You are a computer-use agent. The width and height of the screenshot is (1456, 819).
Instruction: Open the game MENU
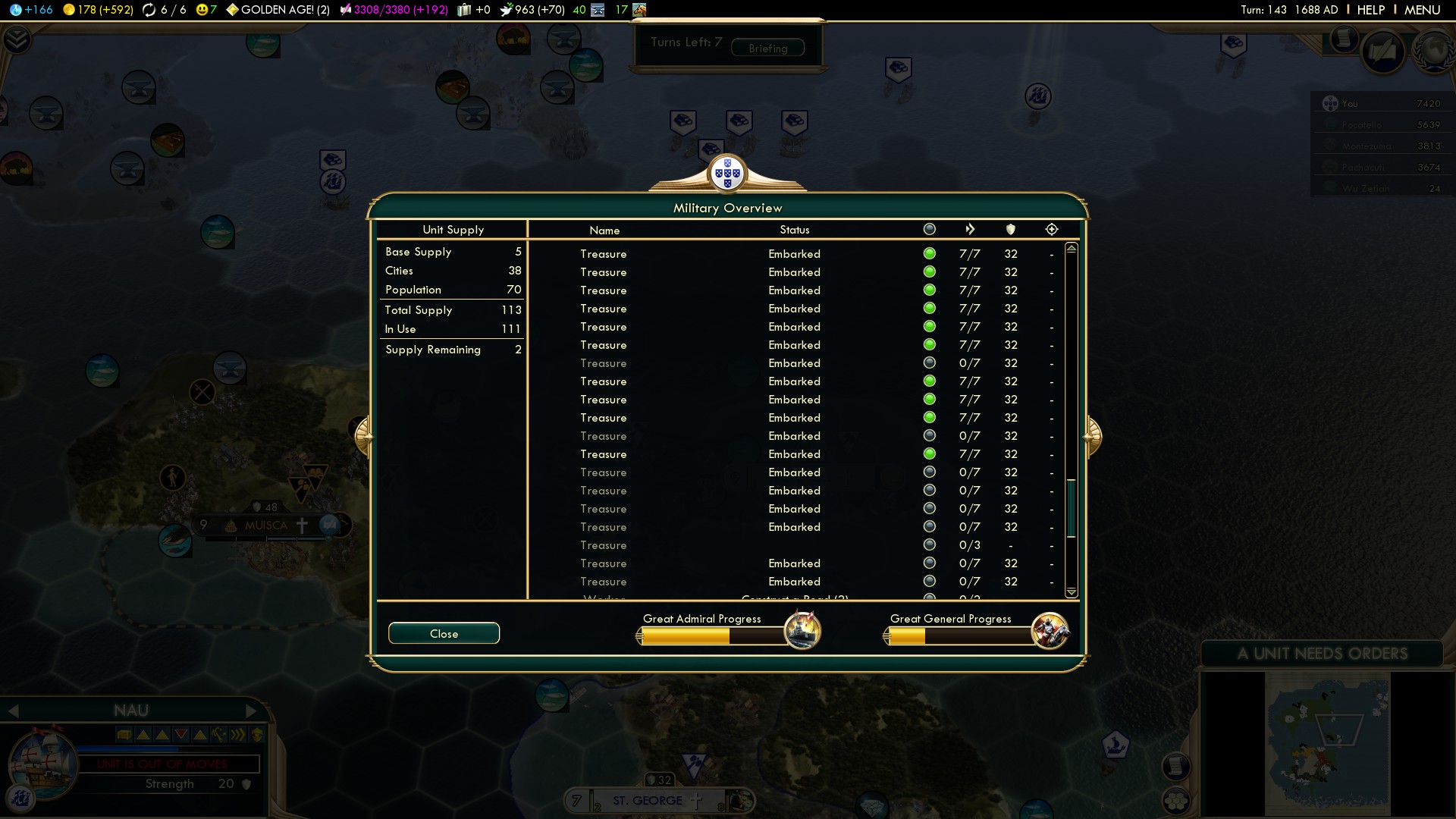pos(1422,10)
